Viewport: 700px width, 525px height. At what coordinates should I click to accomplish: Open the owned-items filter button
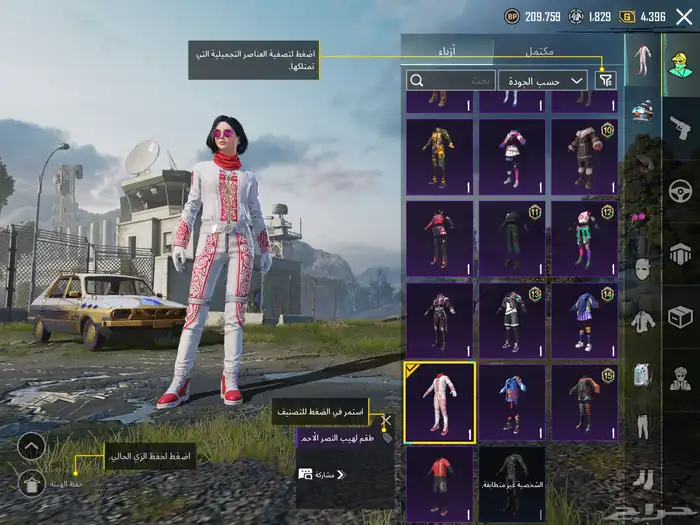click(x=605, y=80)
